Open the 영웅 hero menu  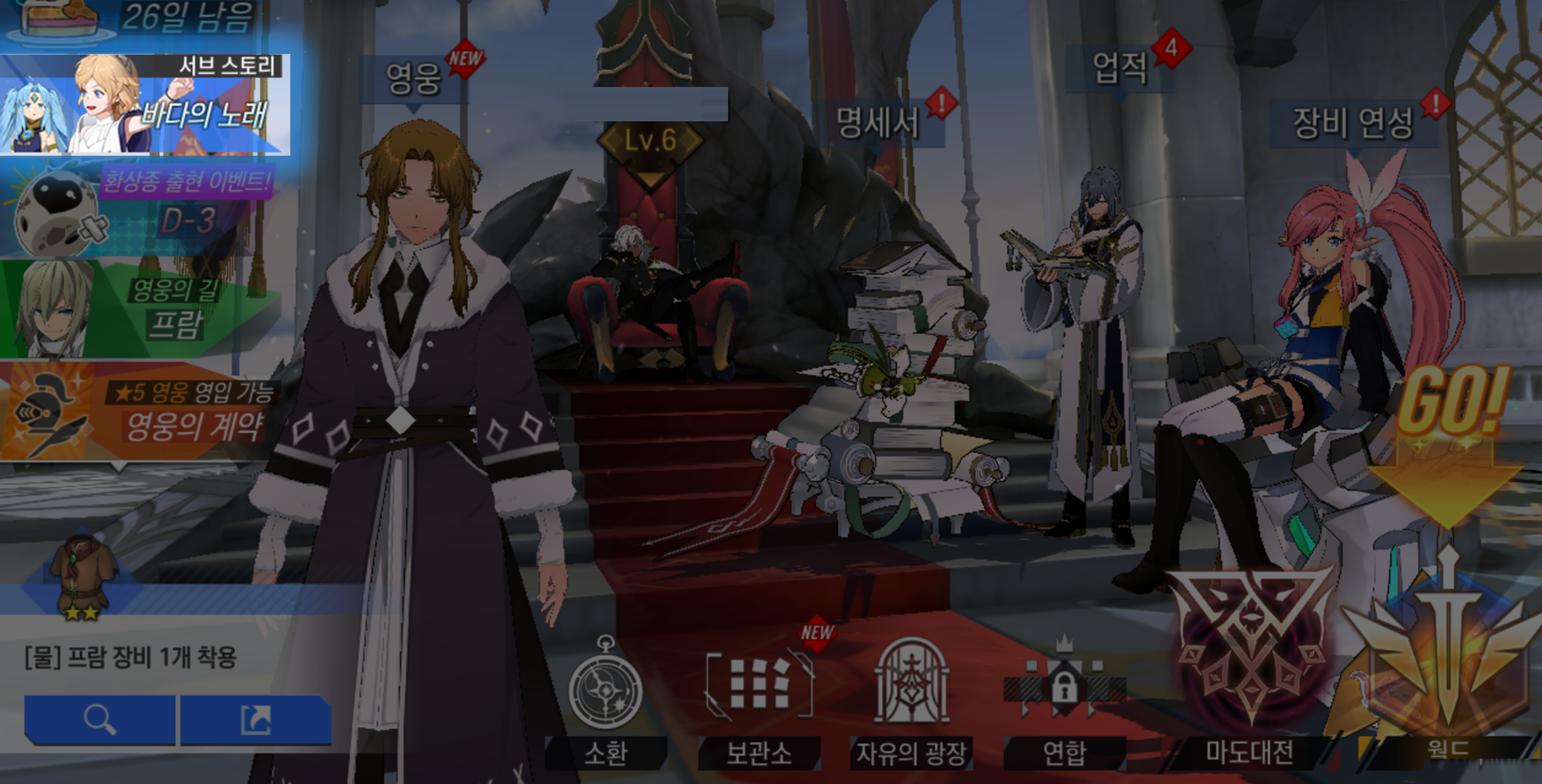[x=414, y=79]
